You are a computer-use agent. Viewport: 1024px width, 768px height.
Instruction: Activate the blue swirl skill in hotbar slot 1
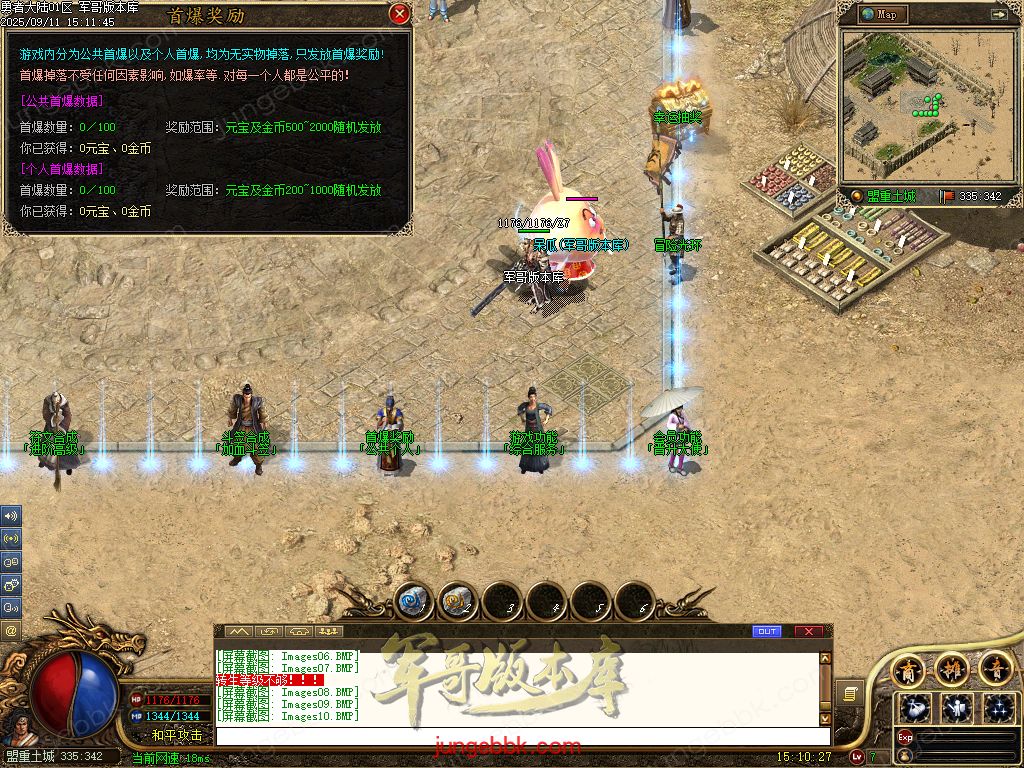[412, 602]
